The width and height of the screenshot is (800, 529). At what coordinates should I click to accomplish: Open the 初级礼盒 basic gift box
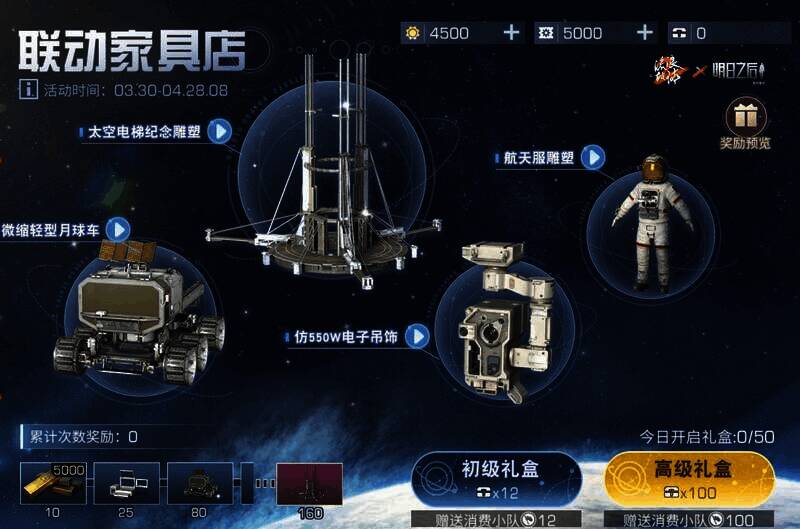(x=497, y=478)
